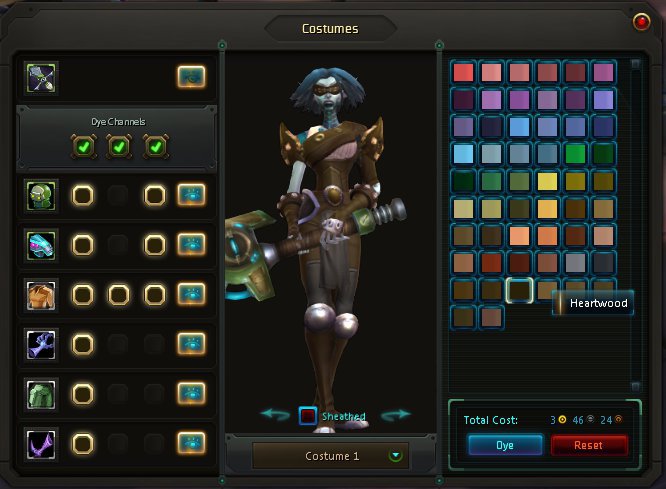
Task: Click the dye palette scrollbar down arrow
Action: click(x=633, y=385)
